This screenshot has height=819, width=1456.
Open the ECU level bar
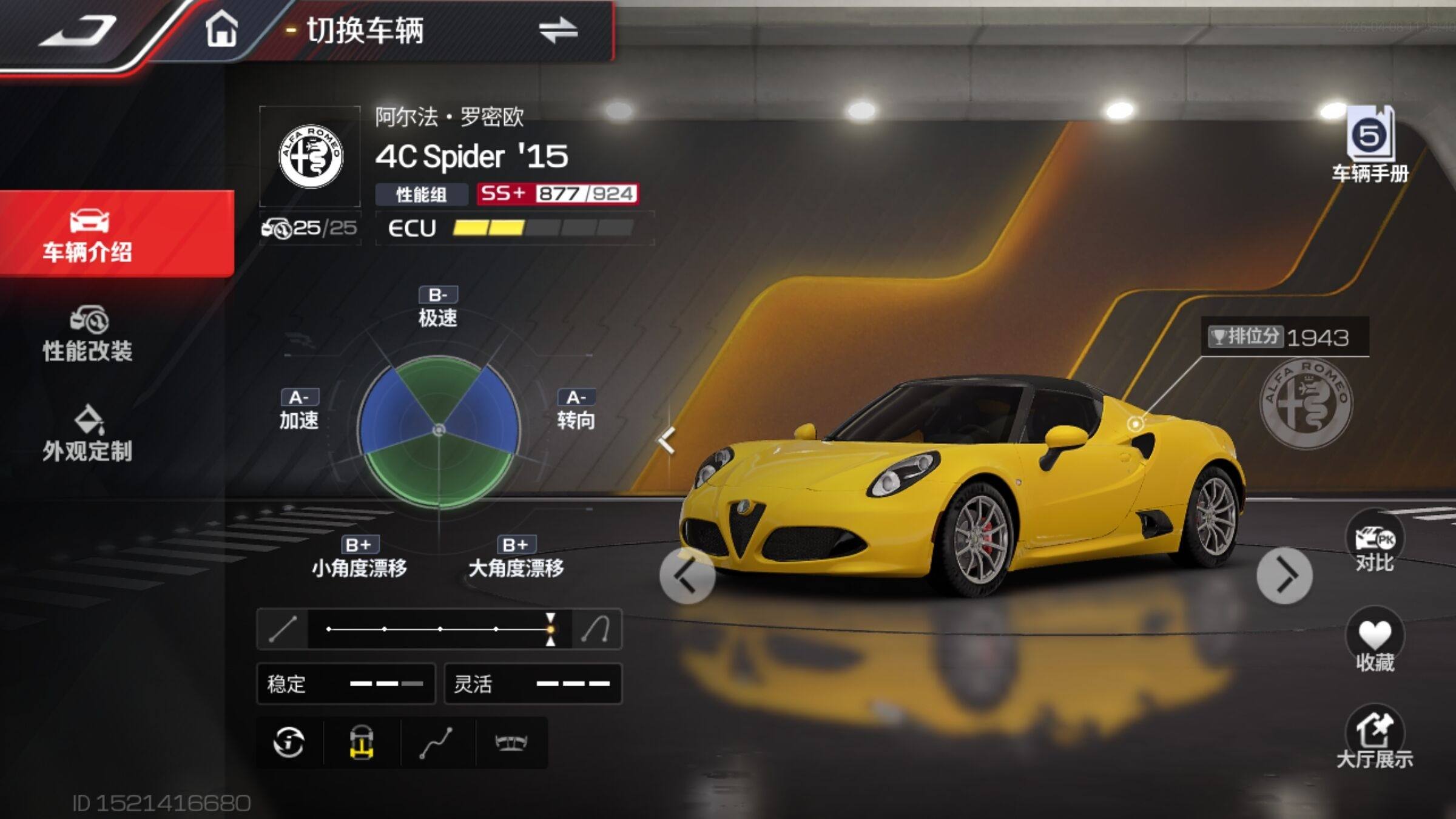pos(543,228)
